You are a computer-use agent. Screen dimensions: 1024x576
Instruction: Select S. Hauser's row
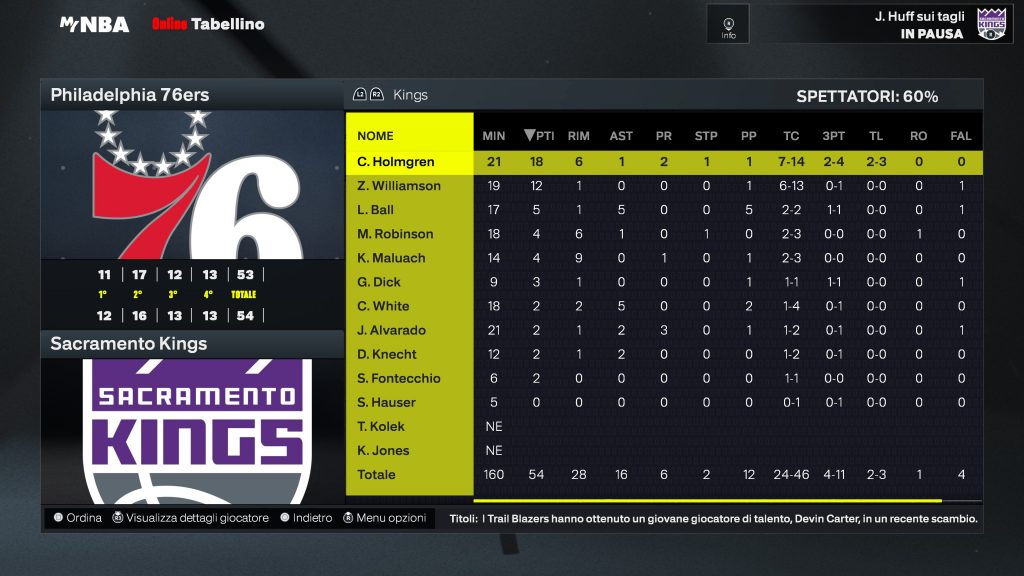(386, 402)
